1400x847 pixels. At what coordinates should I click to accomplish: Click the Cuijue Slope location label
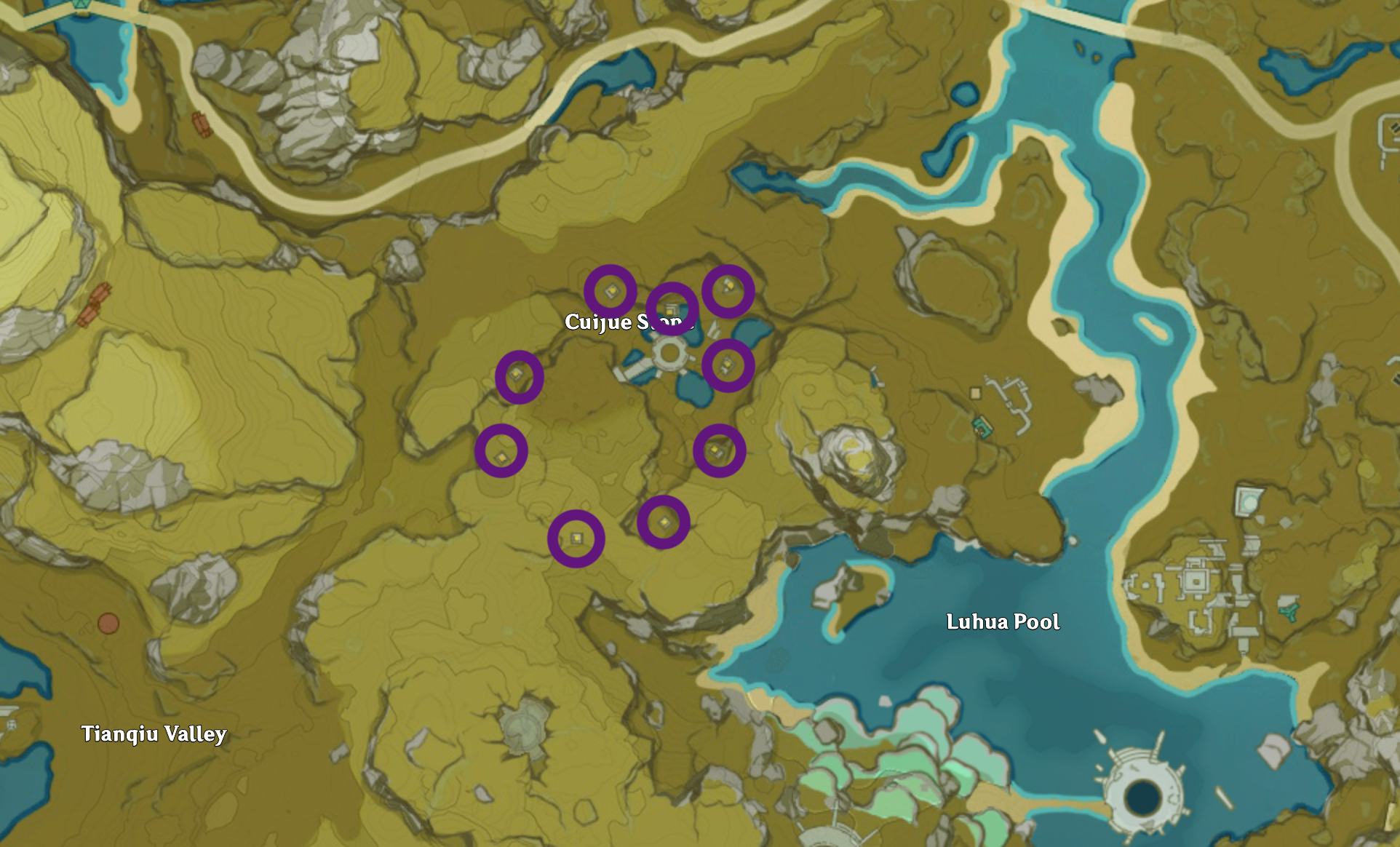point(604,322)
